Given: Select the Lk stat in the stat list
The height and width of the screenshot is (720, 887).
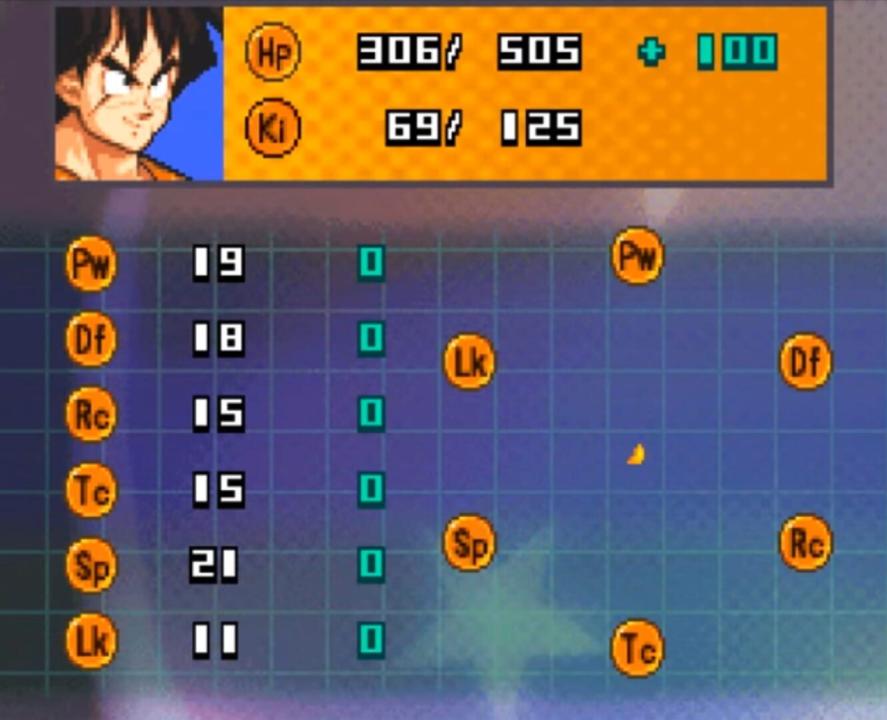Looking at the screenshot, I should 91,640.
